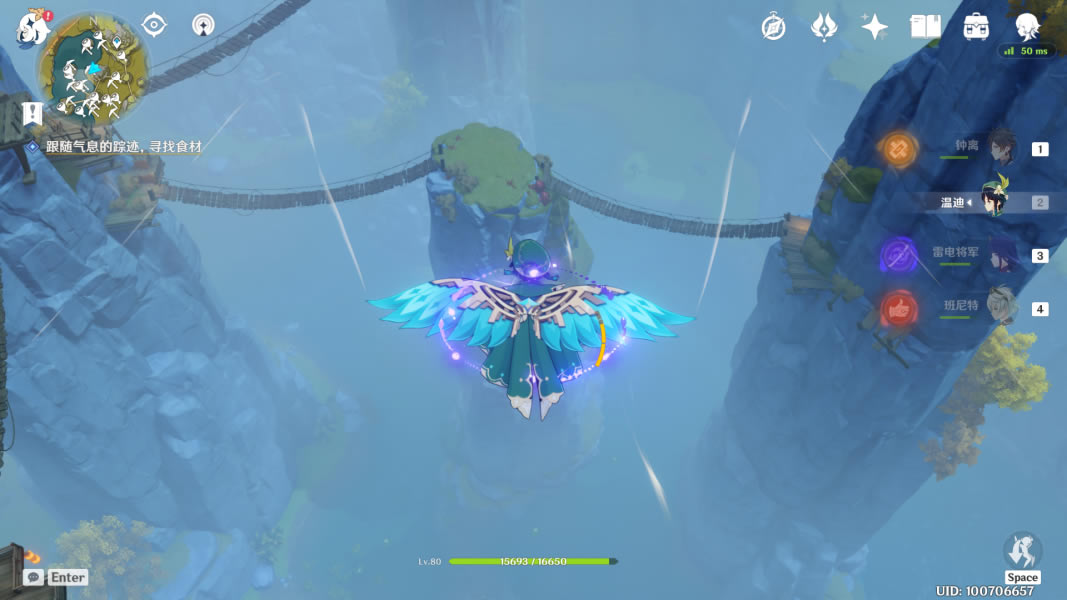Click the plunge action icon above Space
The image size is (1067, 600).
click(1022, 550)
